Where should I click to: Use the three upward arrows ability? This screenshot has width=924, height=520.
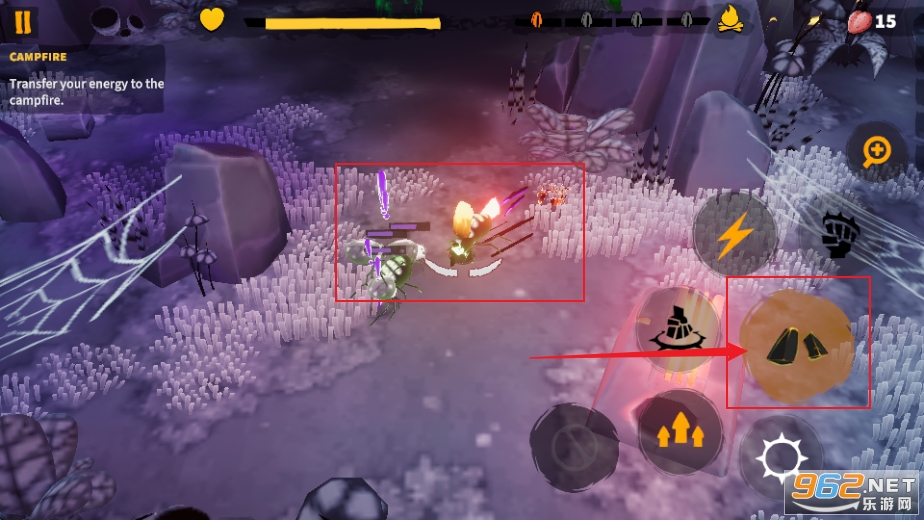click(x=680, y=430)
